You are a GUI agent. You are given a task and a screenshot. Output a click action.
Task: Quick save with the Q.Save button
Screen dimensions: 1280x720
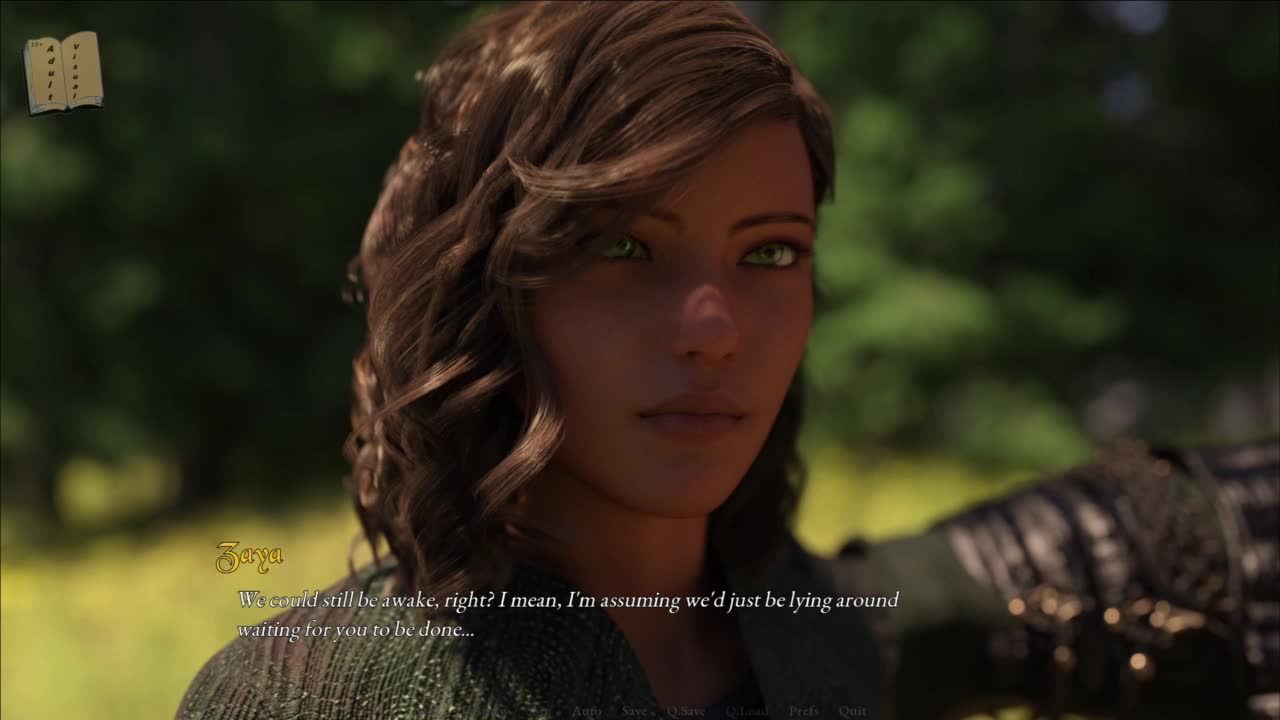point(686,711)
